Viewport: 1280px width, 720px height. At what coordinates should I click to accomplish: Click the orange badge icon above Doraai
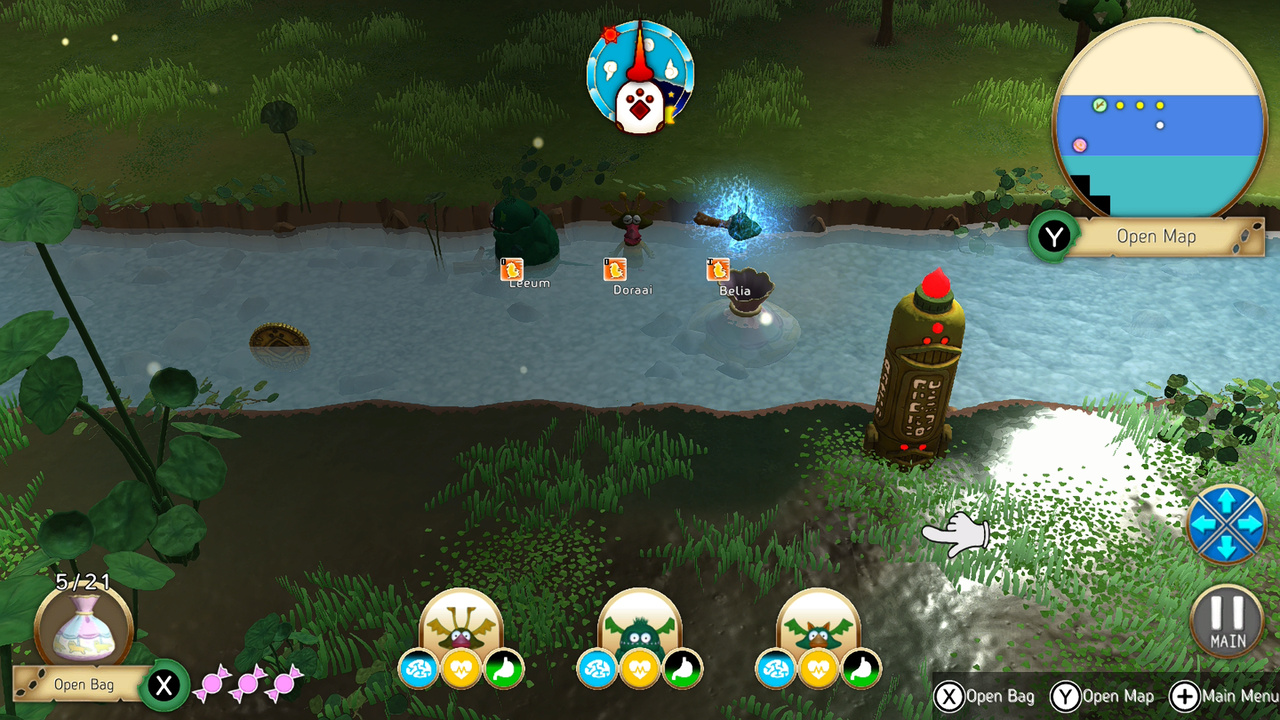pos(613,269)
